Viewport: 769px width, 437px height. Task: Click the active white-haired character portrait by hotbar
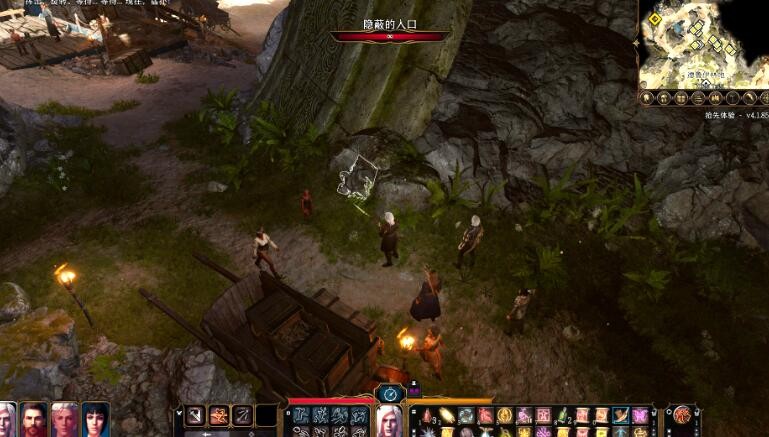pyautogui.click(x=388, y=421)
